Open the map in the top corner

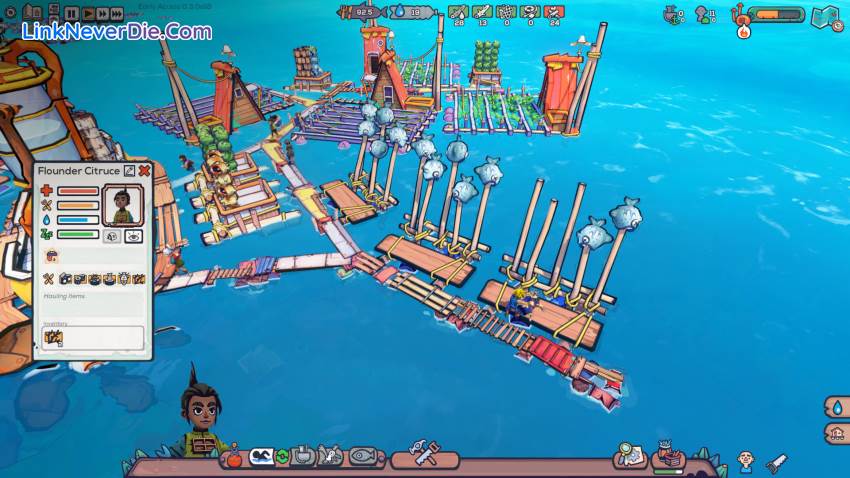[826, 16]
